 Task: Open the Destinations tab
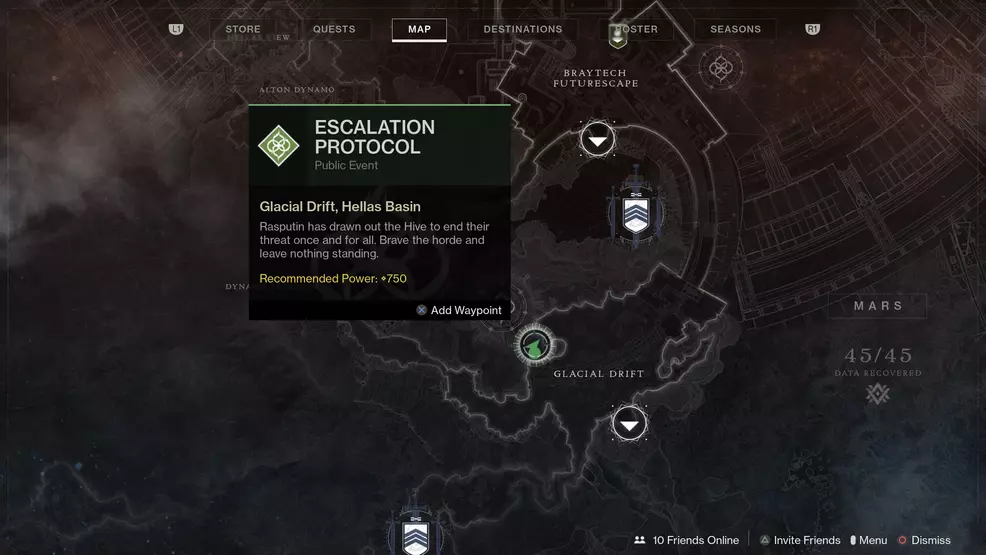click(x=523, y=30)
